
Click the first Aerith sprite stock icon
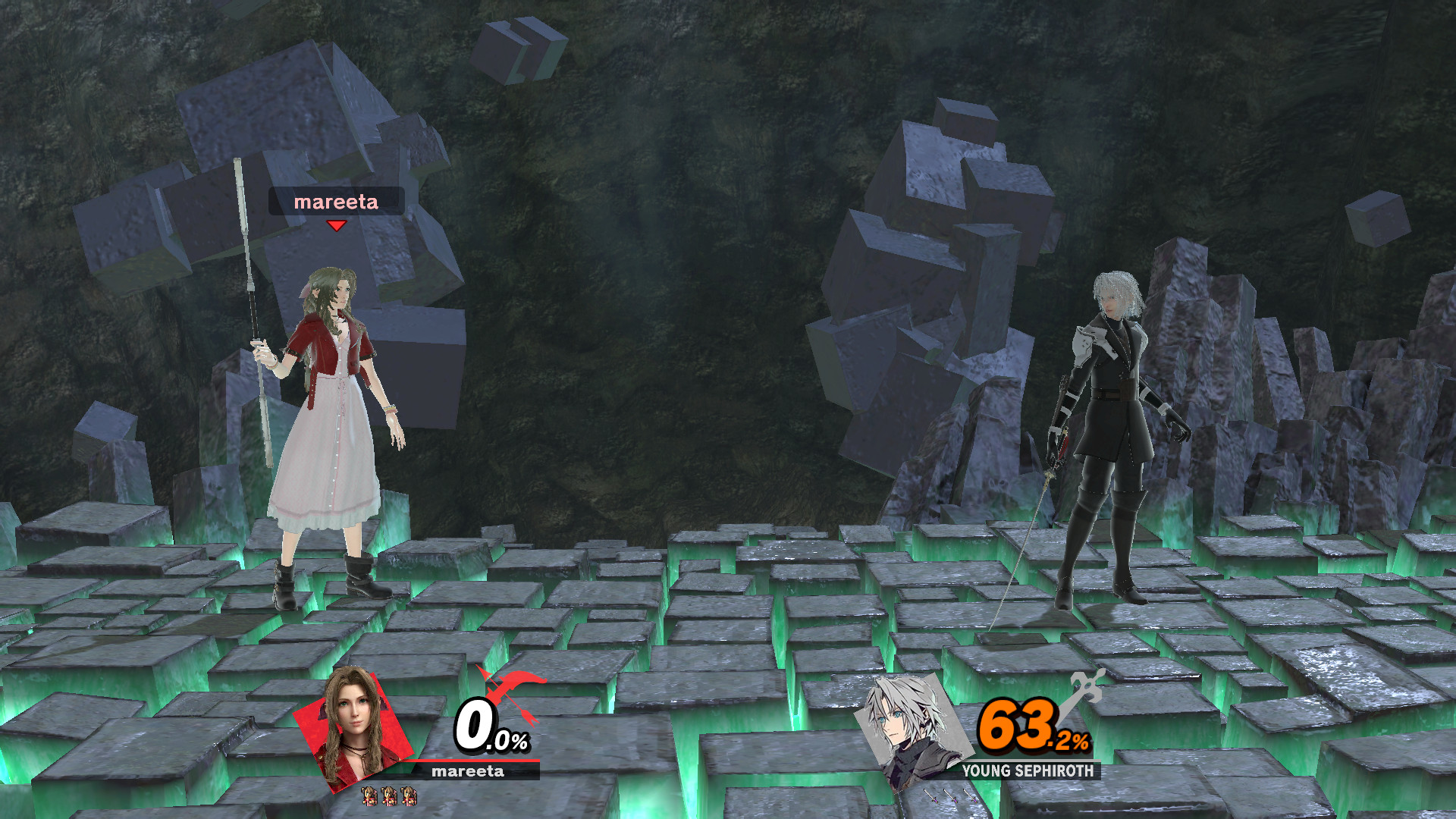369,797
